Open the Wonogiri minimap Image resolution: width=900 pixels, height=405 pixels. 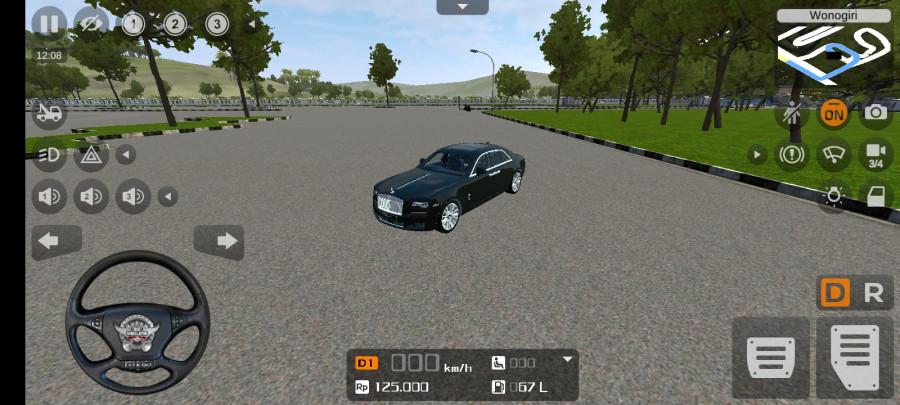pyautogui.click(x=833, y=49)
